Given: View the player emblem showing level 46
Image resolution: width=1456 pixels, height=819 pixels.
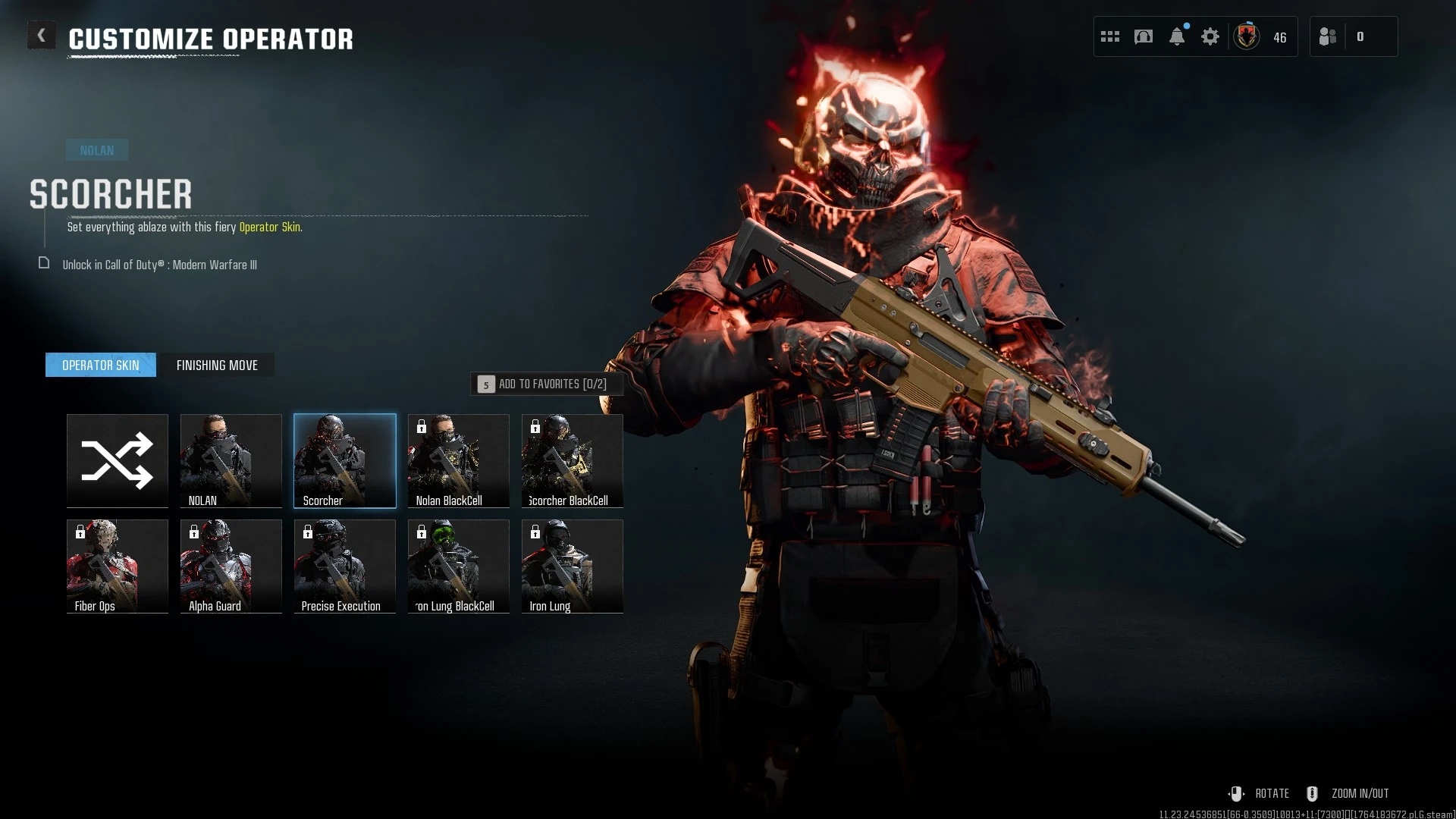Looking at the screenshot, I should click(1246, 36).
